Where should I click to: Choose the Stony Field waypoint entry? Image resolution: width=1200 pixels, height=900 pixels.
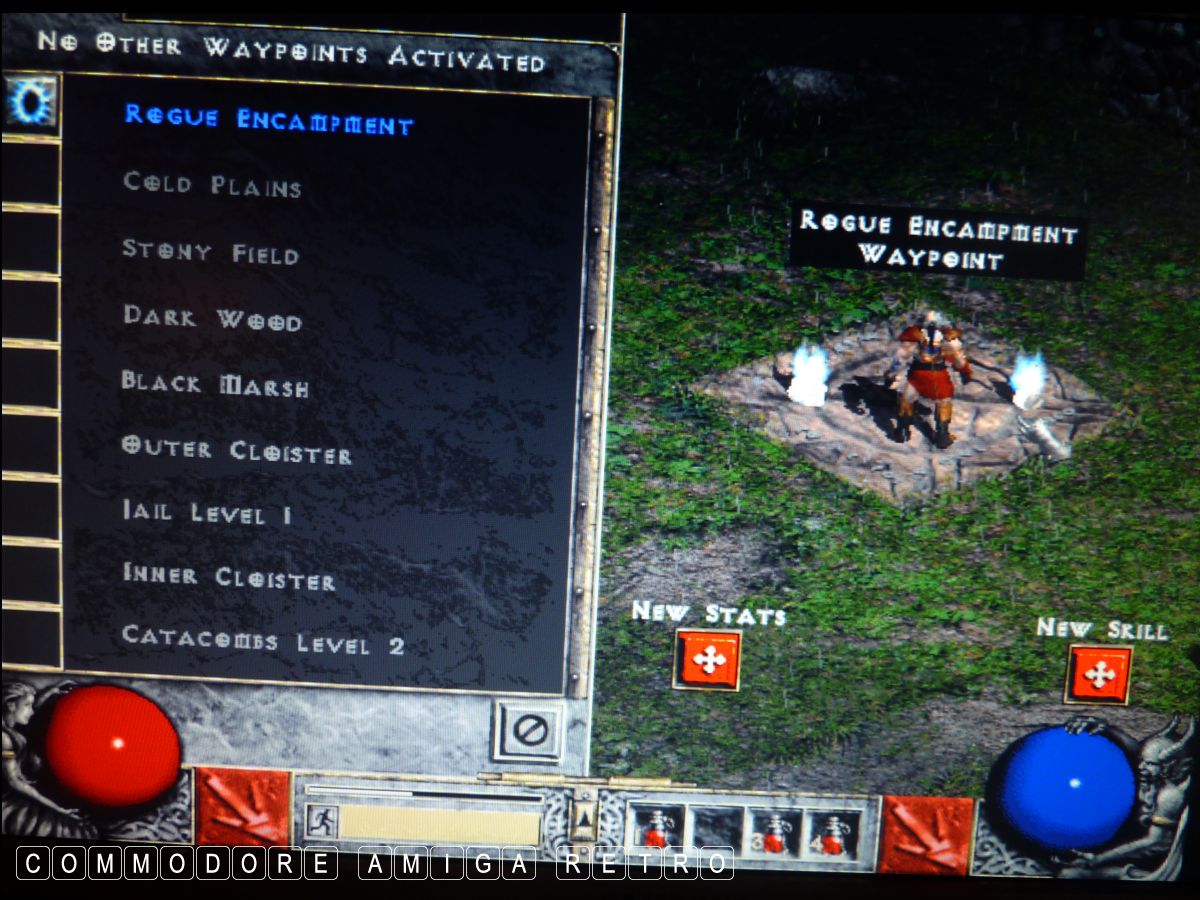coord(210,251)
